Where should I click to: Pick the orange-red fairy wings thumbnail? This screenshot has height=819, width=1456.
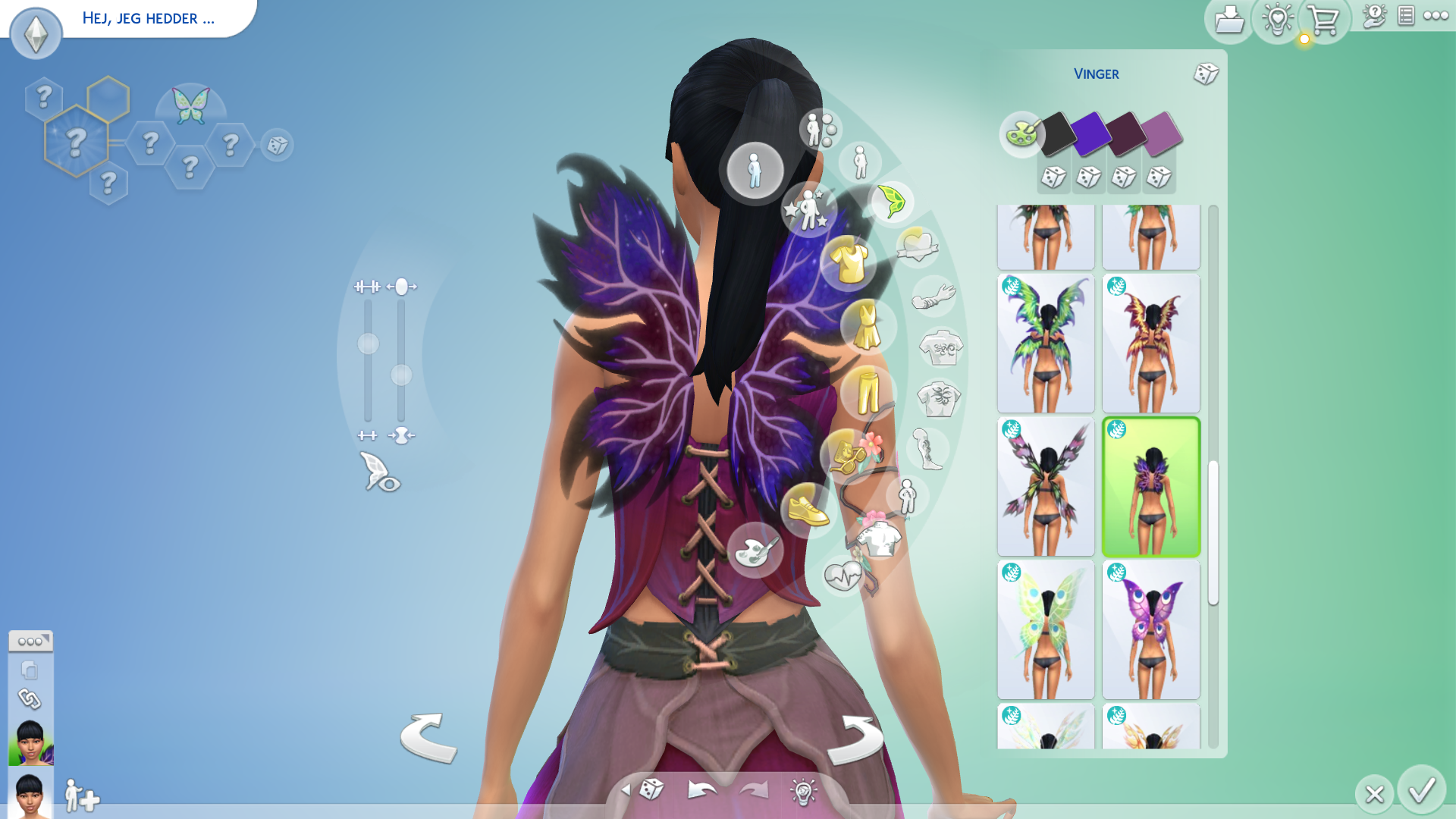1150,344
